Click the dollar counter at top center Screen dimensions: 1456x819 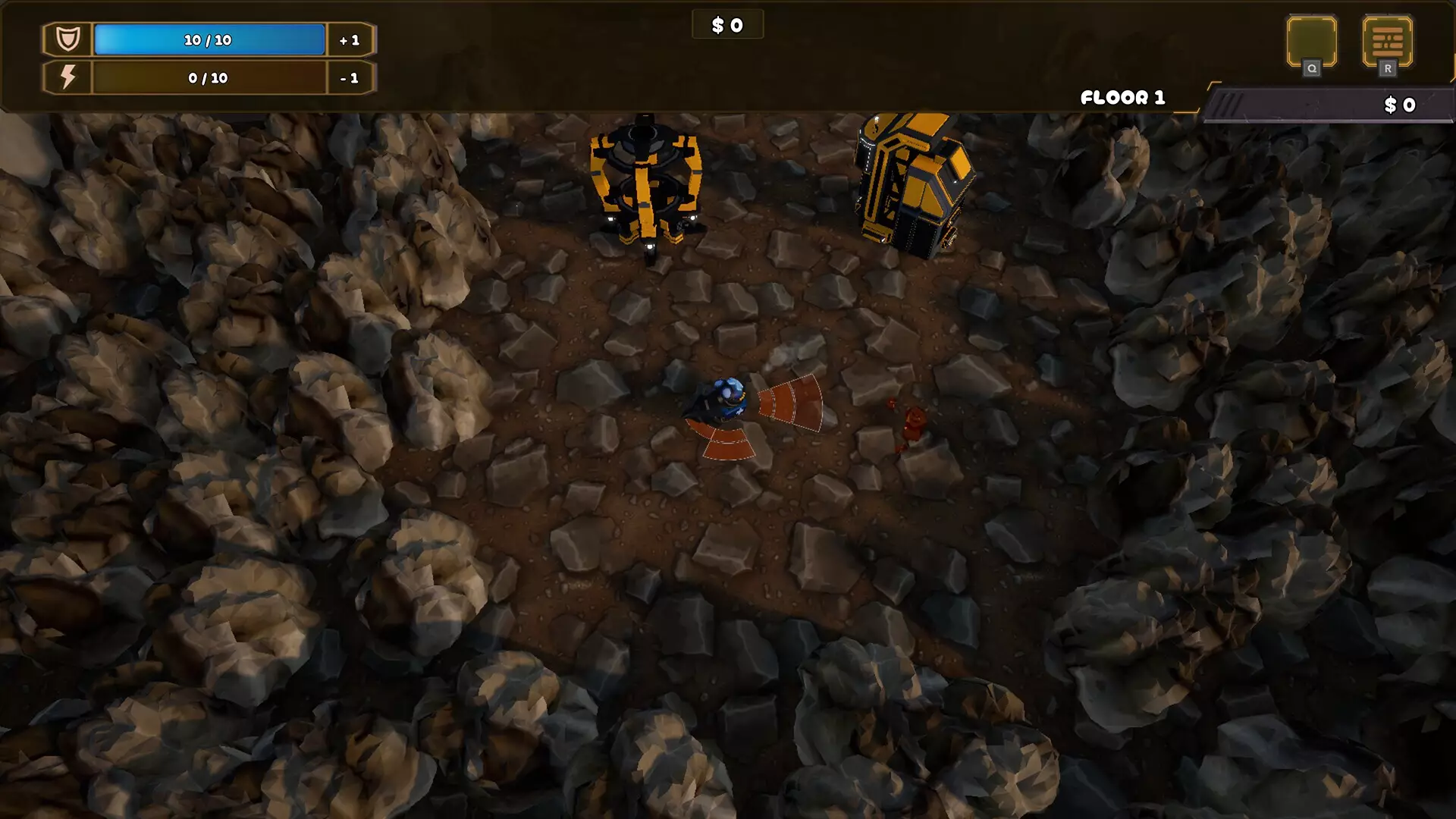pyautogui.click(x=727, y=24)
